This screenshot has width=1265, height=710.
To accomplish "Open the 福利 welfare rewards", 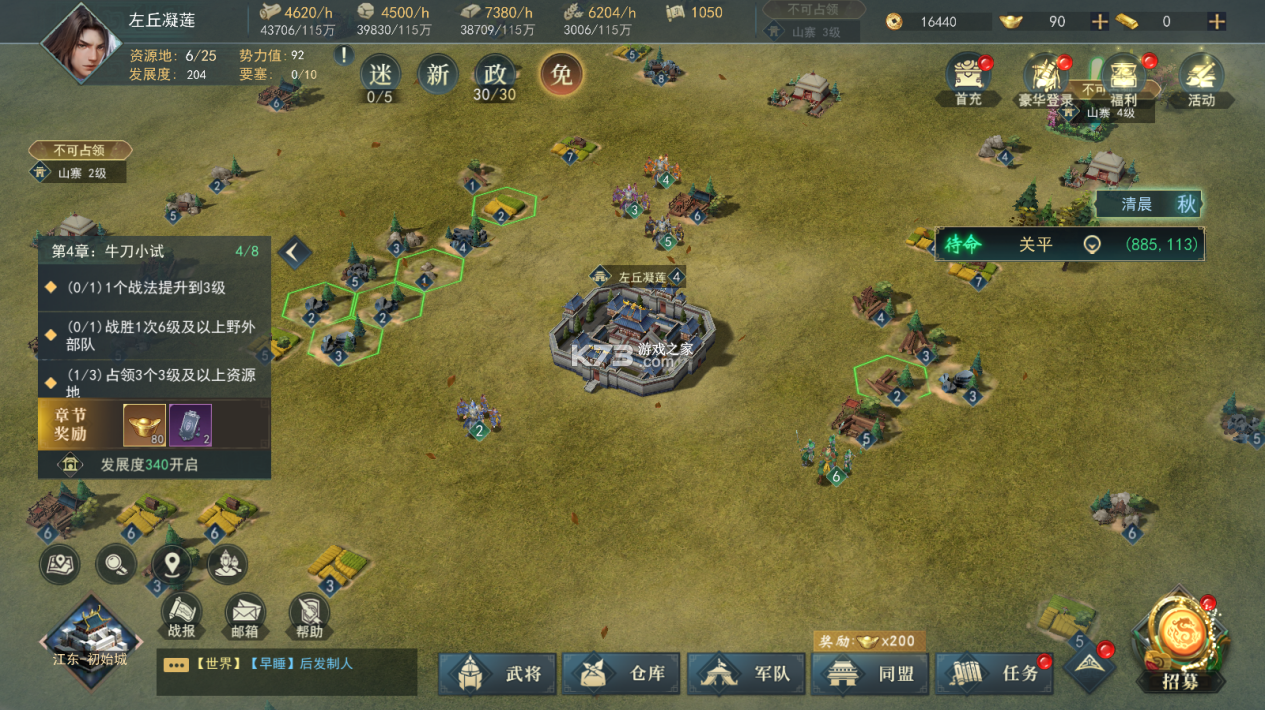I will point(1124,80).
